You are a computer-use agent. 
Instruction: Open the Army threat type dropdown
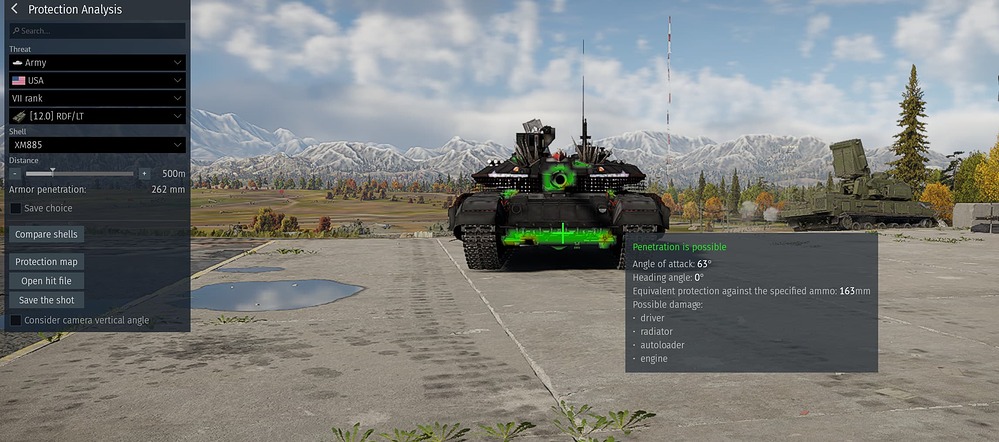(x=97, y=62)
